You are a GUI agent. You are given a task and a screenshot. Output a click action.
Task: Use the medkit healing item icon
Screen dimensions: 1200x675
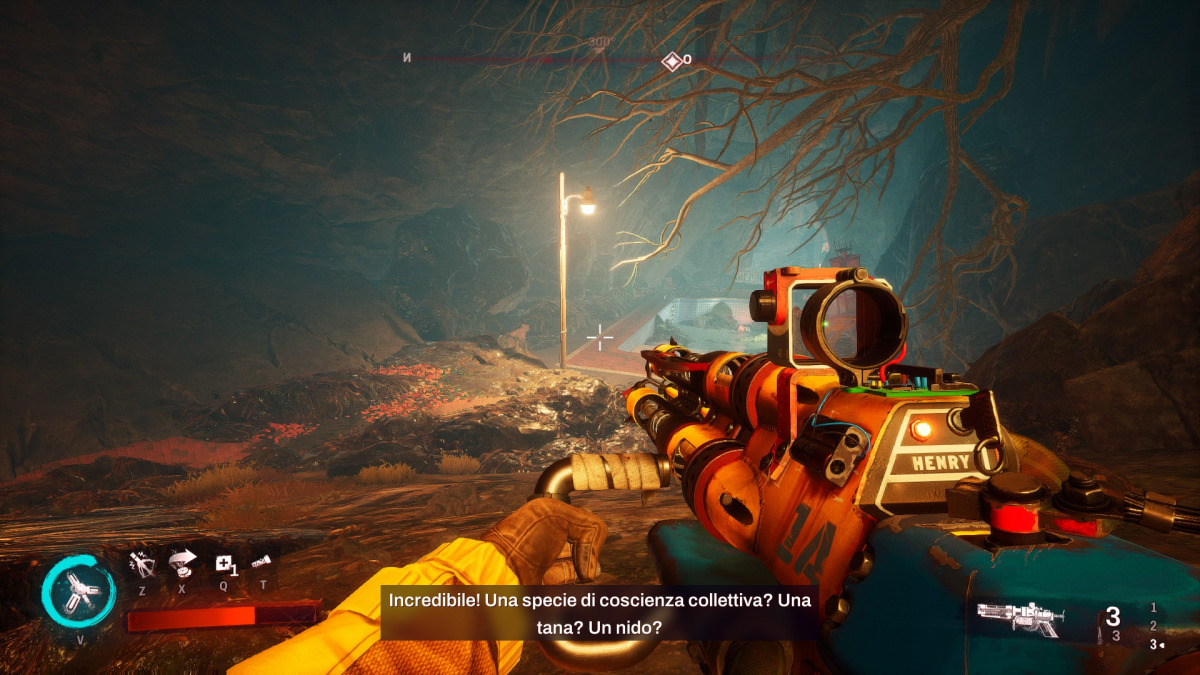(224, 564)
